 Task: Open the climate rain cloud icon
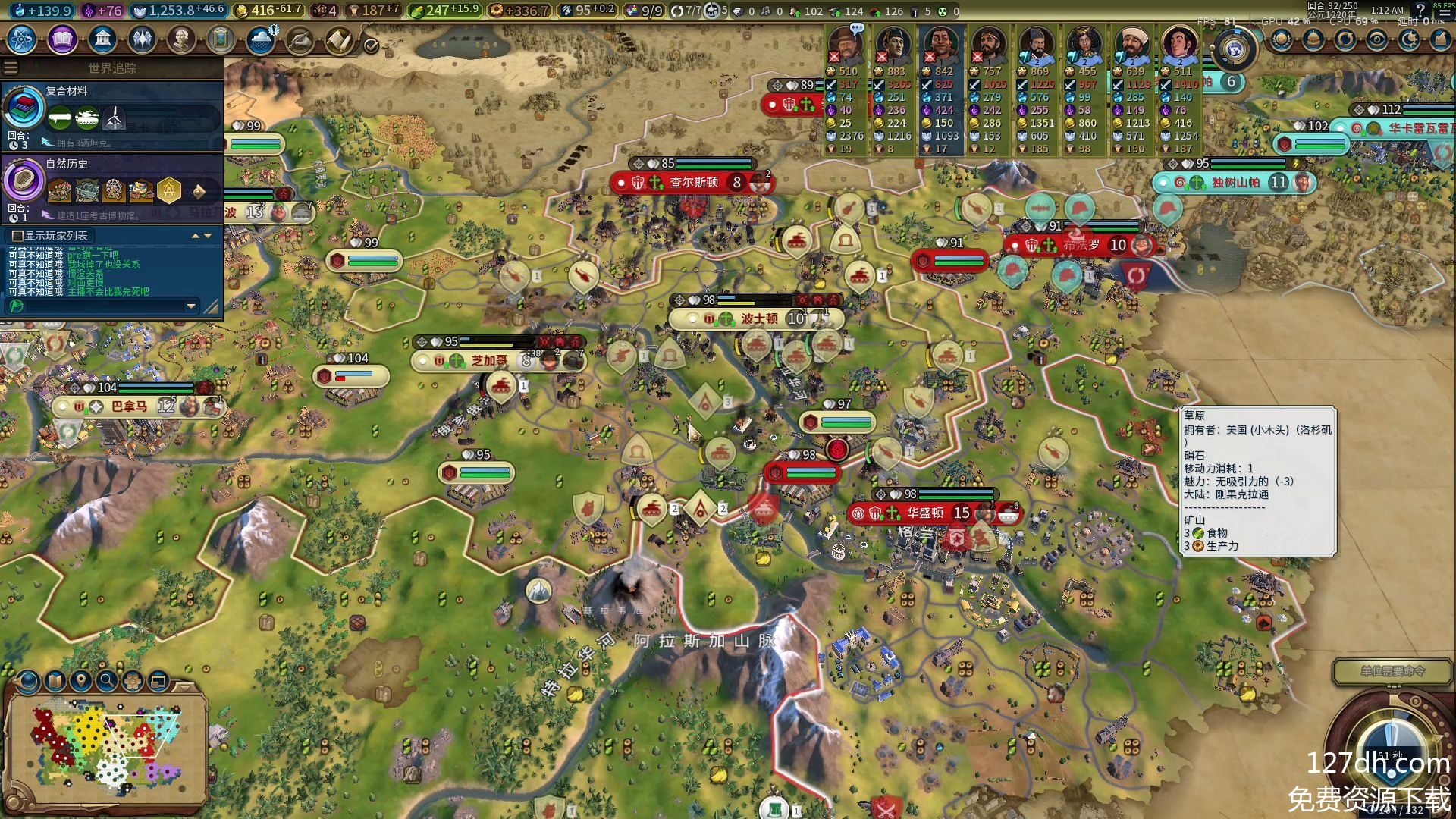coord(261,39)
